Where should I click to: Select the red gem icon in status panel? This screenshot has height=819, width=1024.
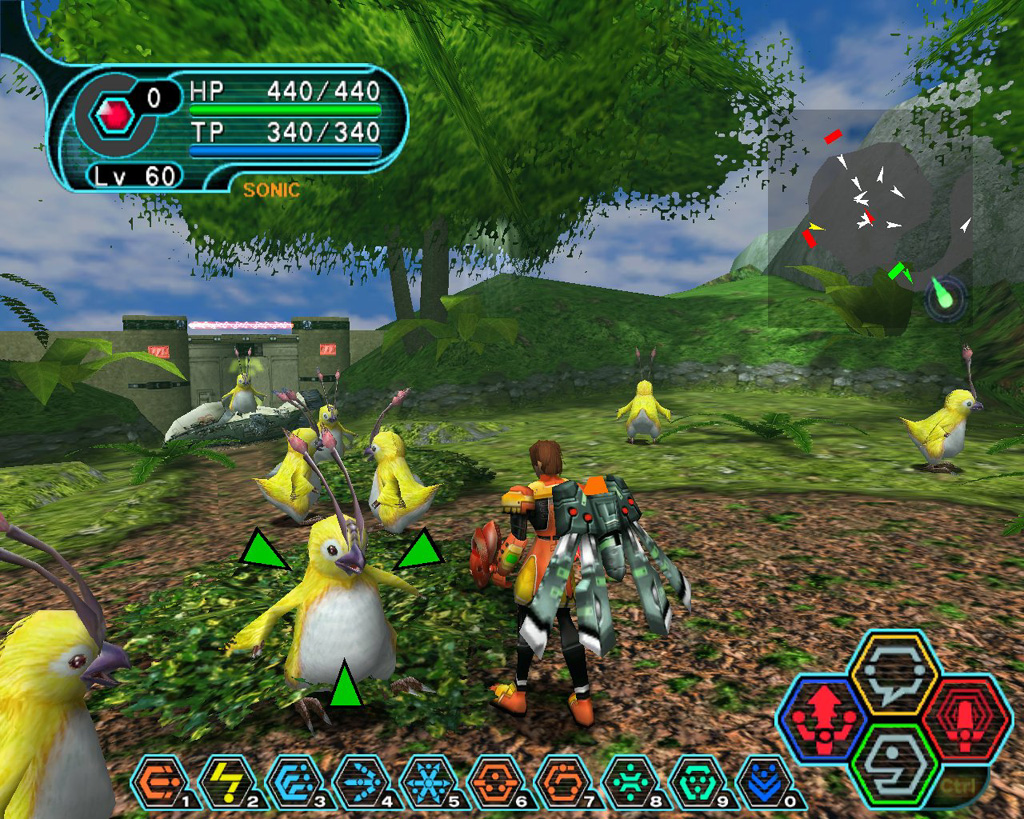click(x=113, y=117)
